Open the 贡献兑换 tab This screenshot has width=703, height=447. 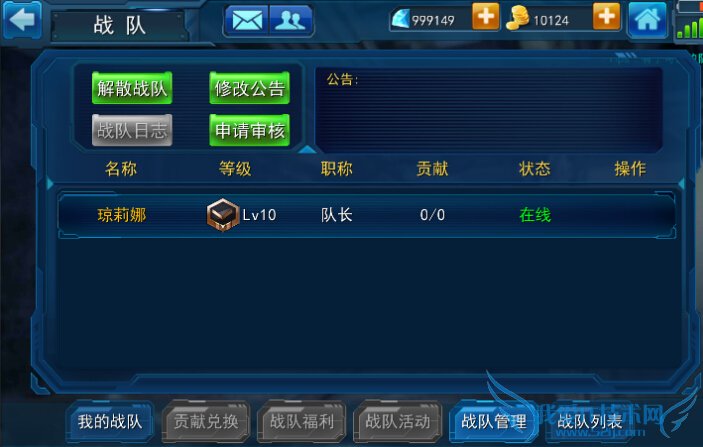click(206, 421)
